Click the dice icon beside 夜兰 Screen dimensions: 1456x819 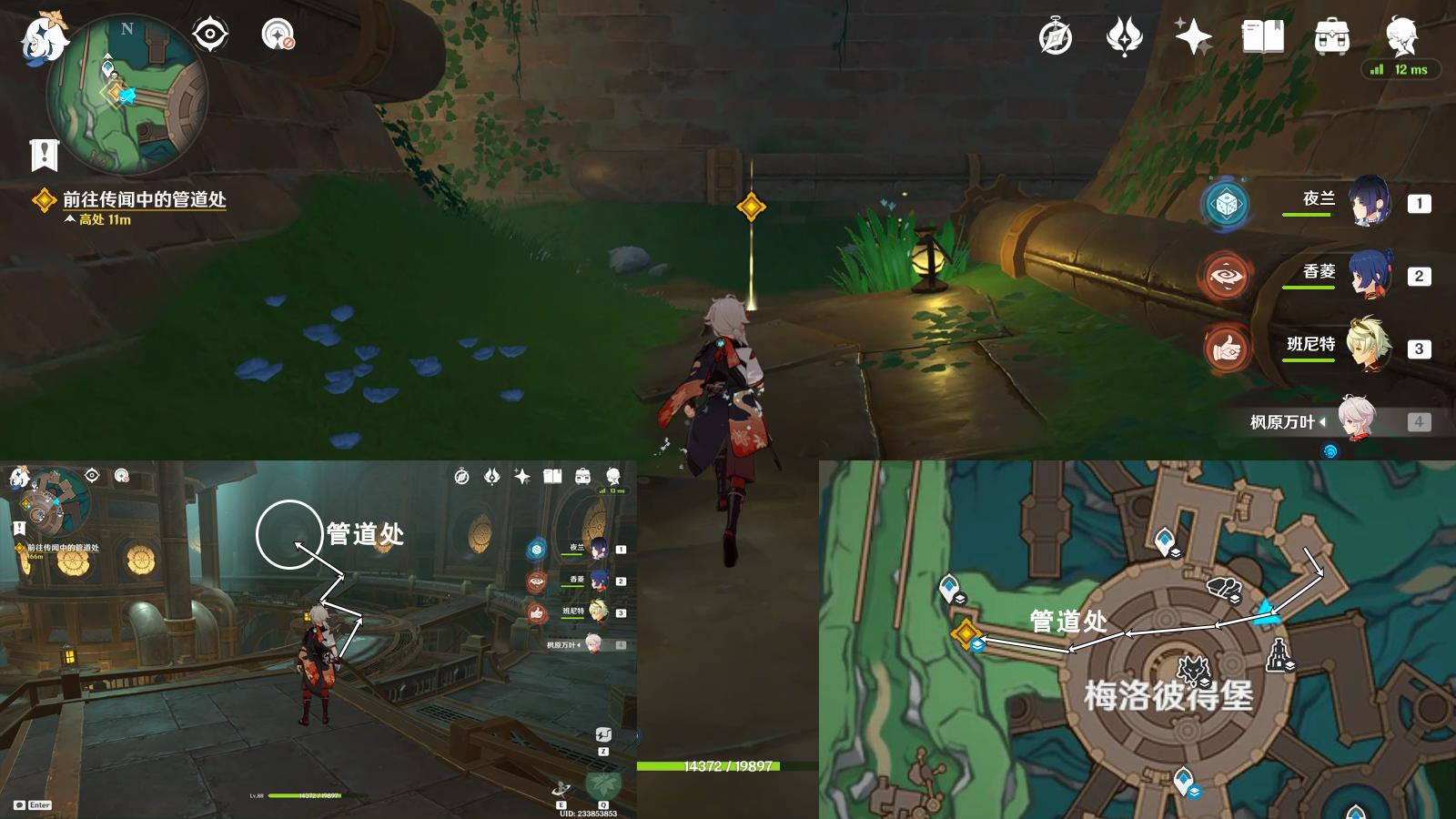pyautogui.click(x=1226, y=203)
